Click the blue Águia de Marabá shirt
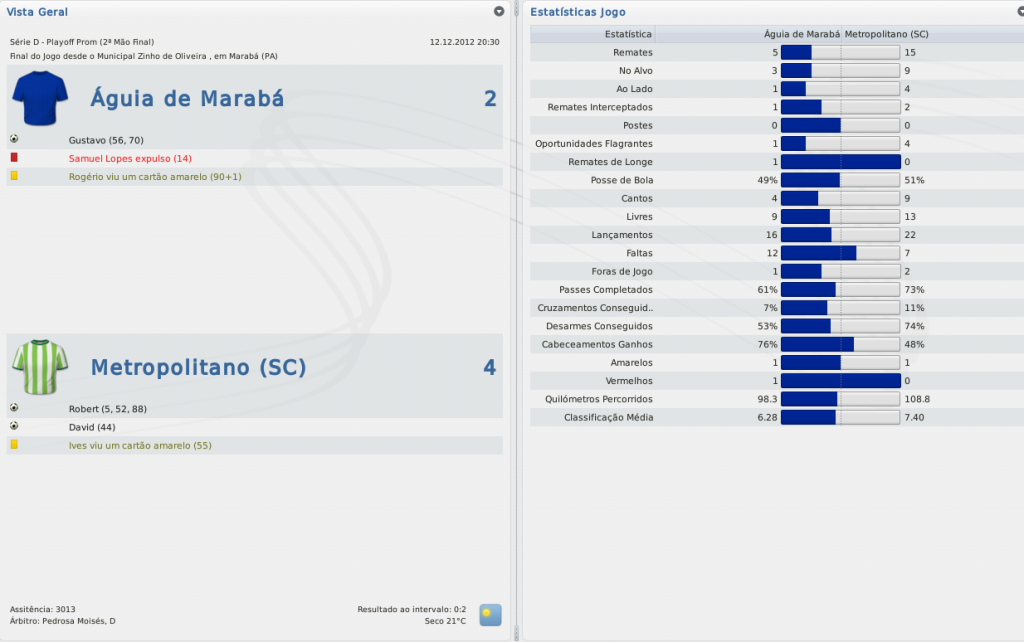Viewport: 1024px width, 642px height. click(40, 98)
